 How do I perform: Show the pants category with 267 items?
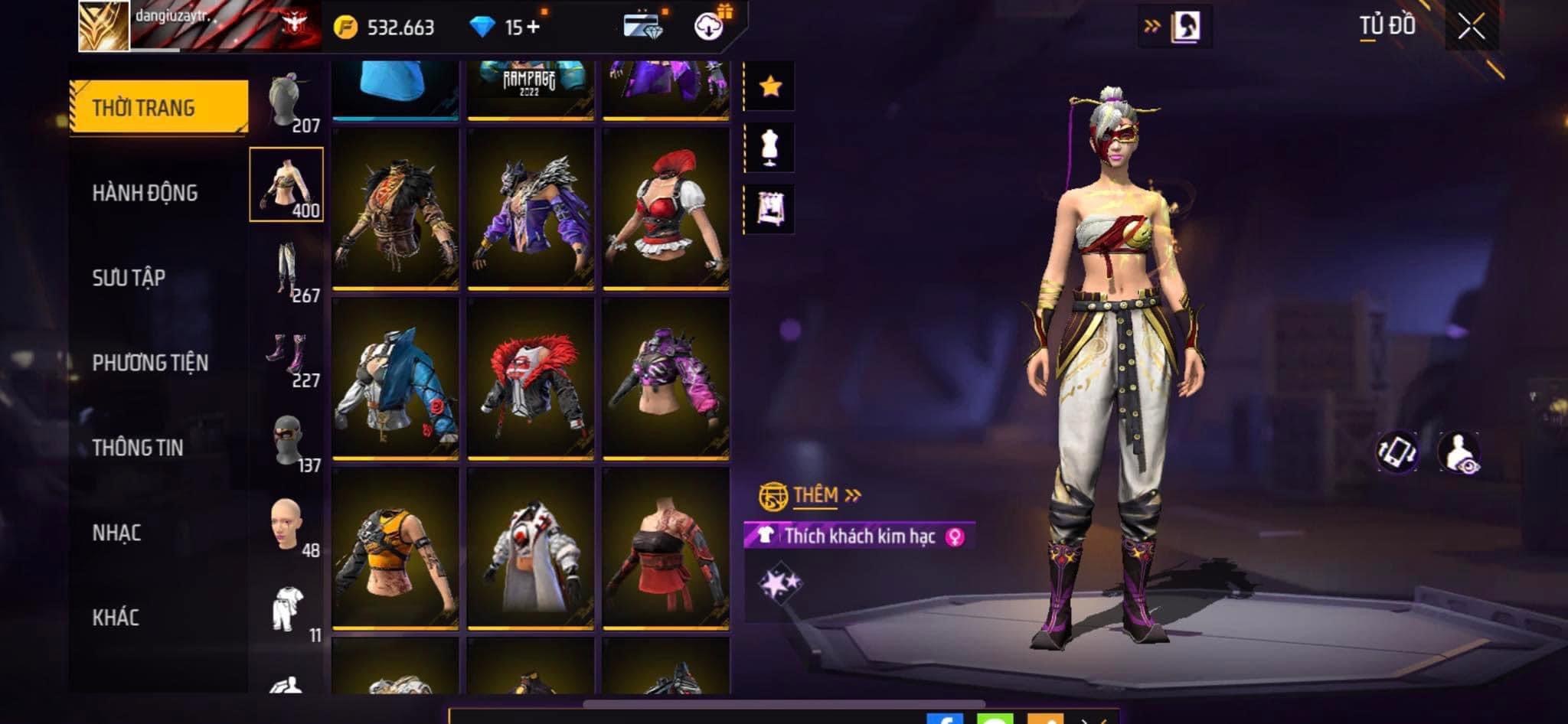(287, 272)
